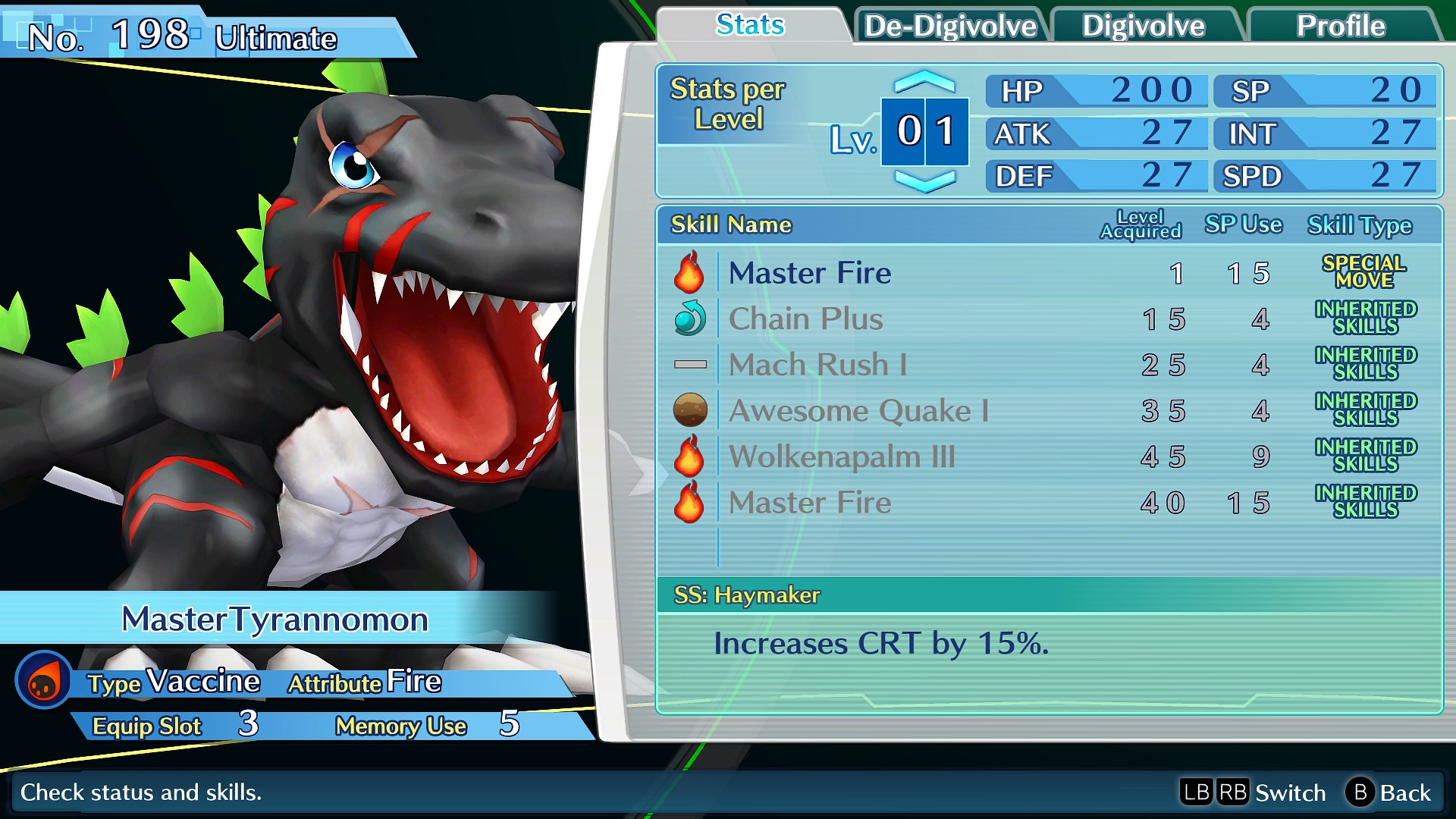The image size is (1456, 819).
Task: Select the Digivolve tab
Action: click(1147, 25)
